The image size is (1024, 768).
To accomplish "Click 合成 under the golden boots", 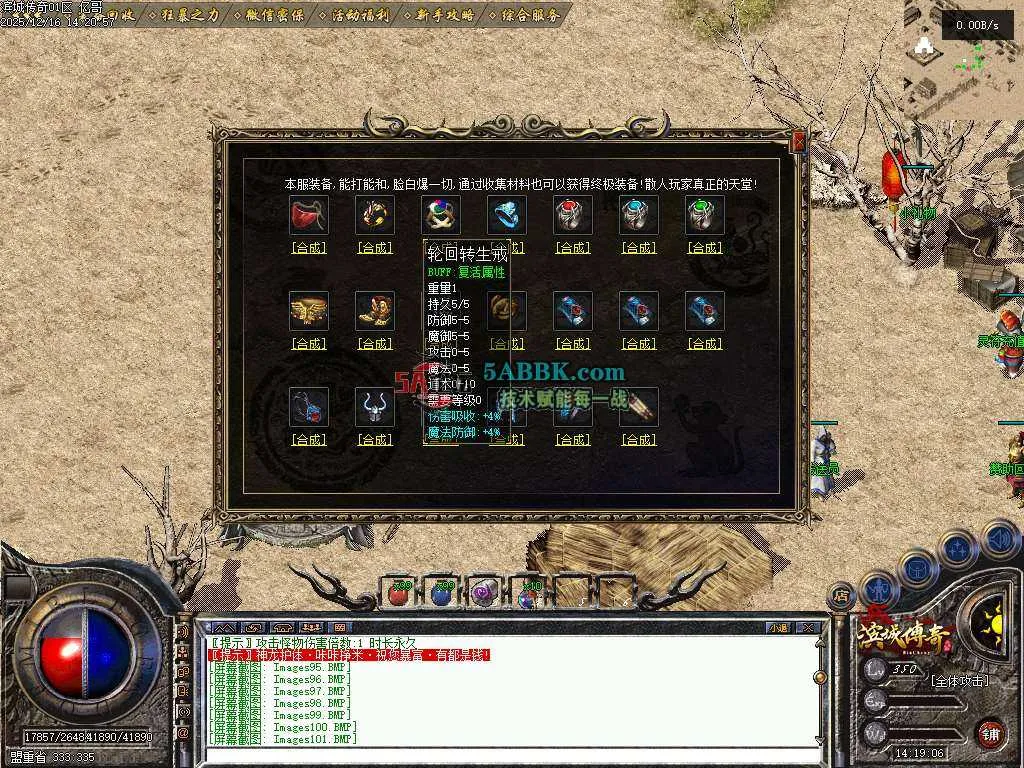I will (375, 344).
